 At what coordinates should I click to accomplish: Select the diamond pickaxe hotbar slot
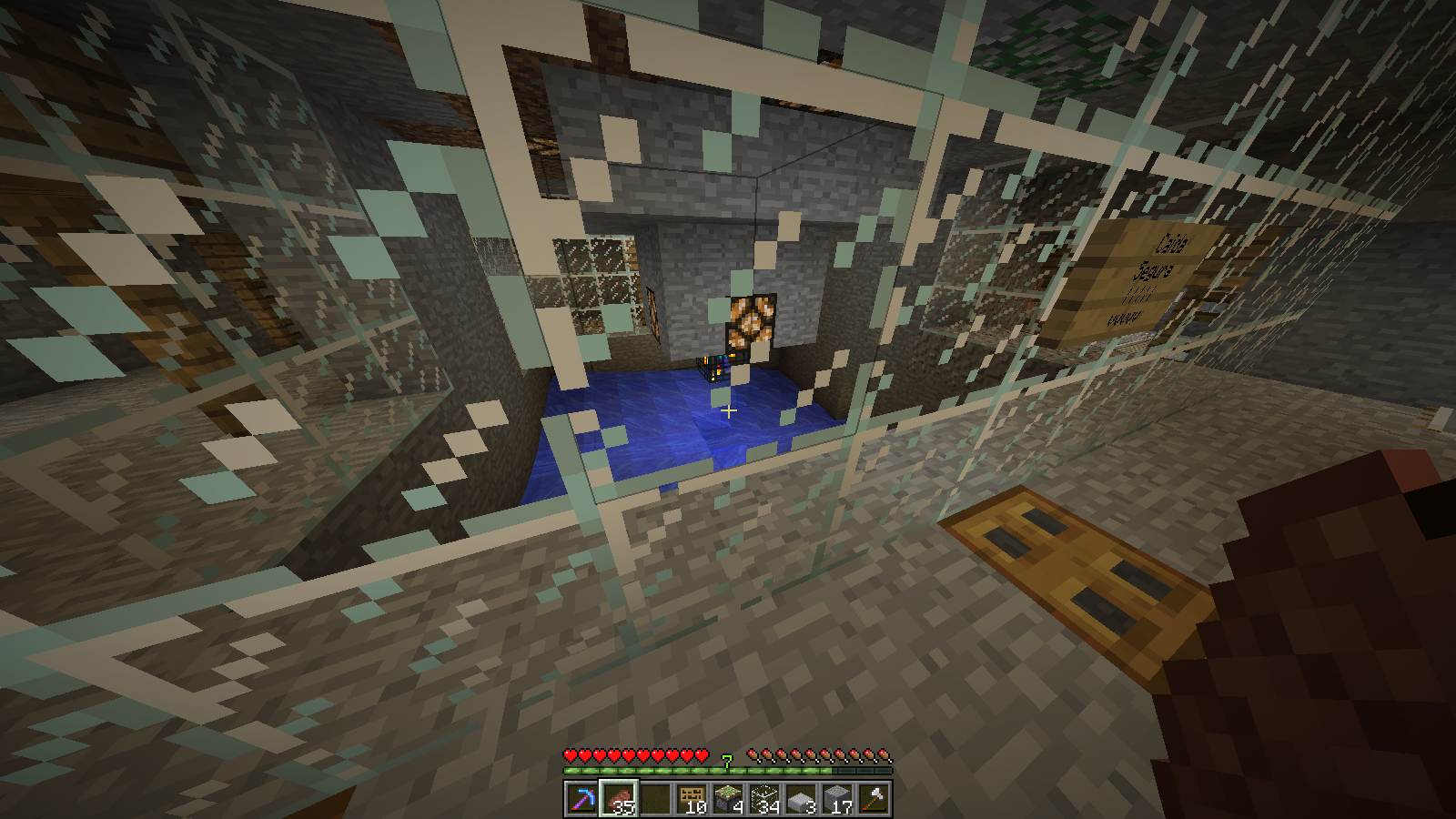click(581, 799)
